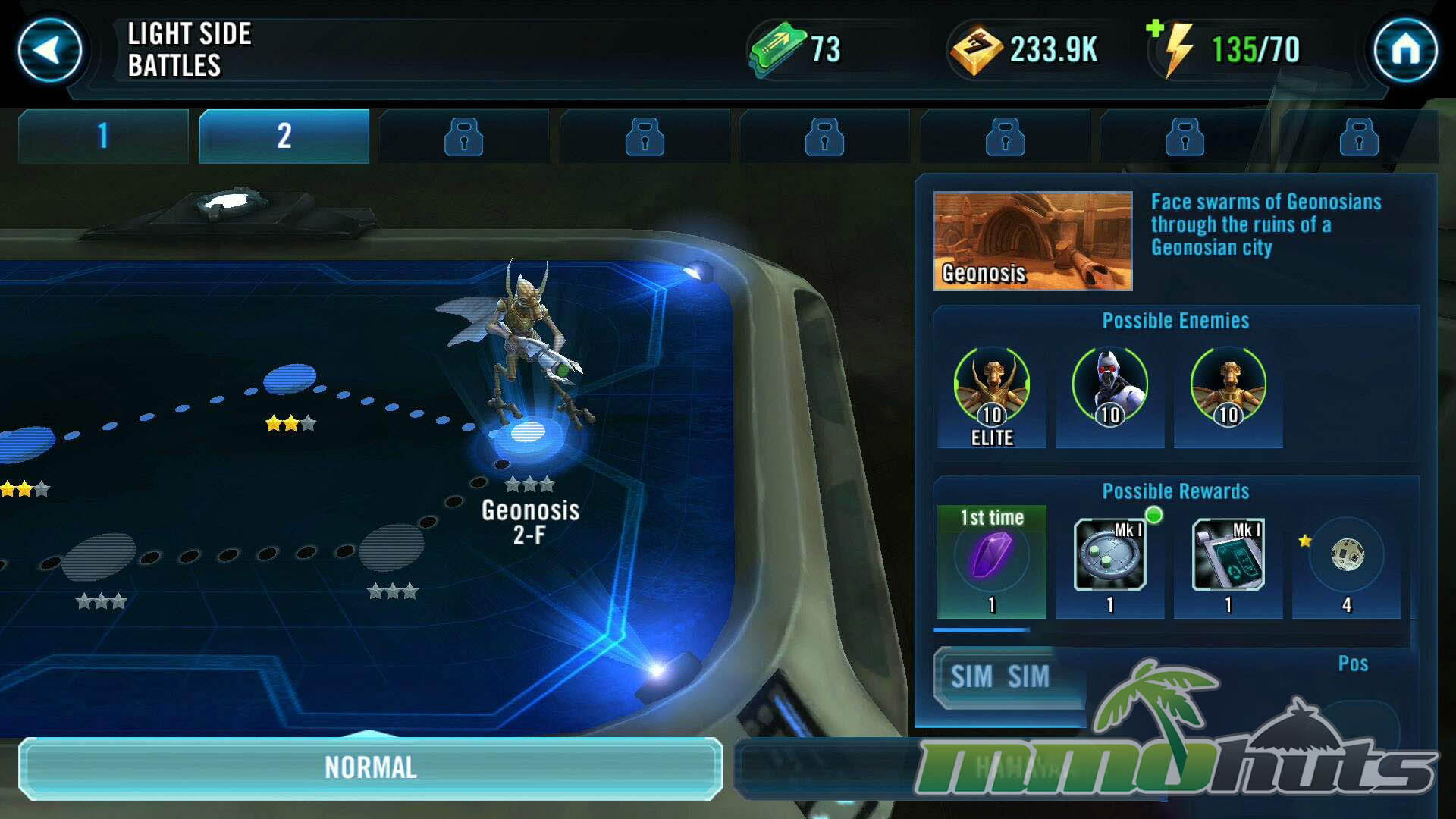Inspect the purple crystal first-time reward
1456x819 pixels.
991,557
